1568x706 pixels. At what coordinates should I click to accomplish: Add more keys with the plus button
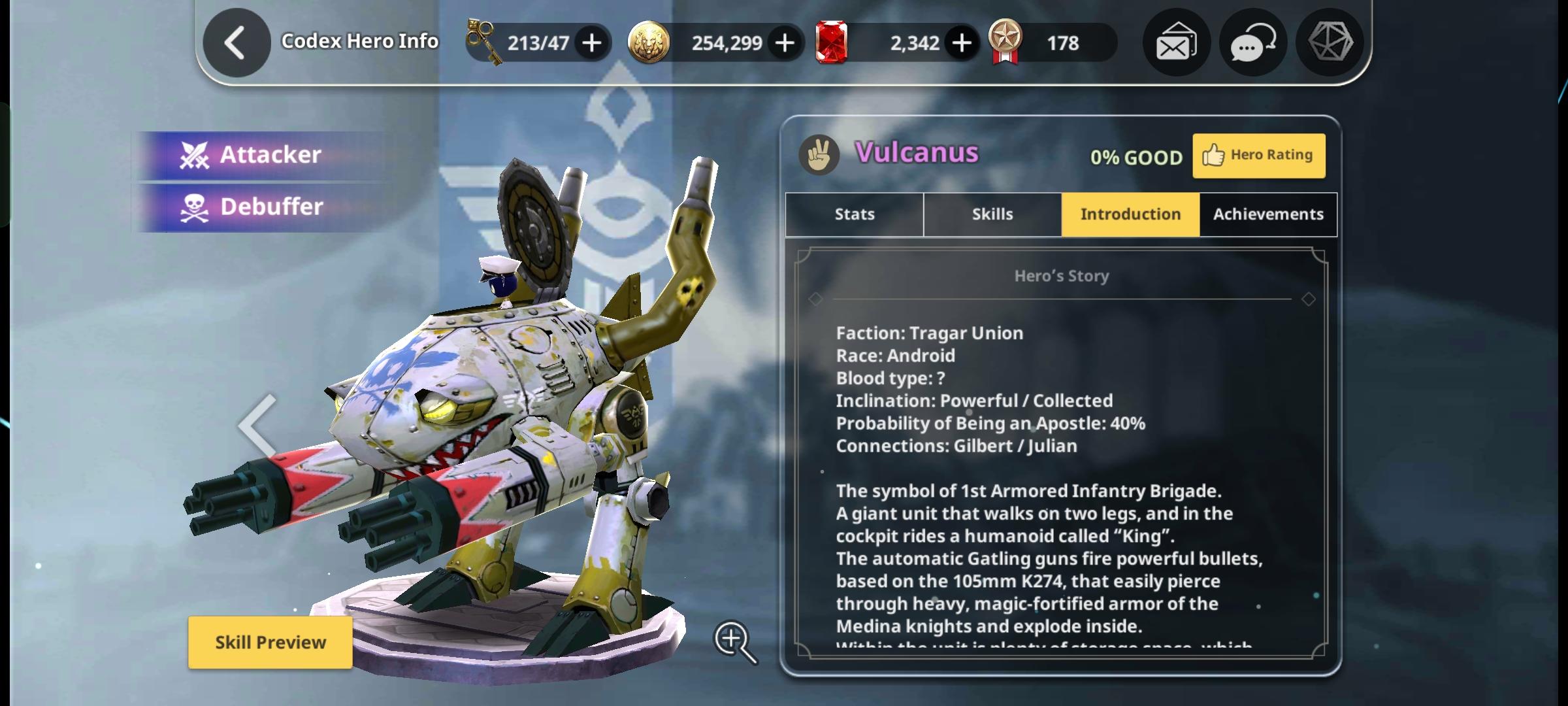(x=592, y=43)
